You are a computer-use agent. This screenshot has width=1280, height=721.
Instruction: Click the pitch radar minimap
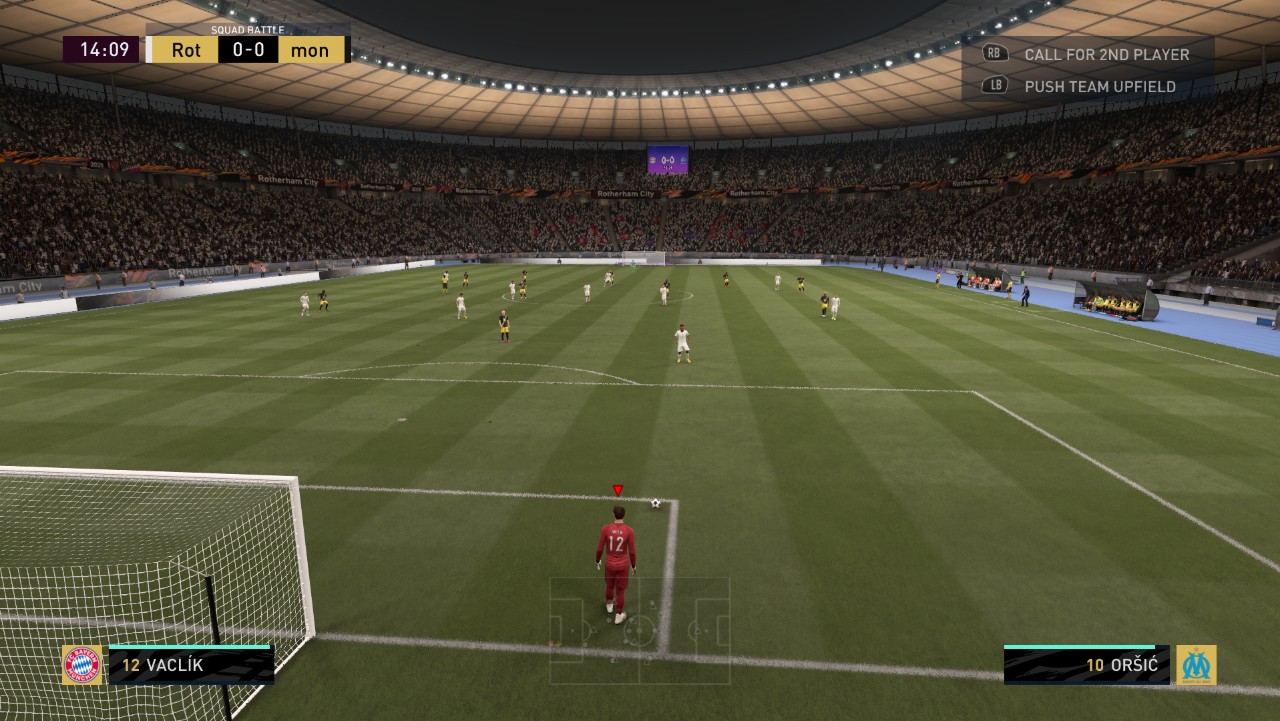[x=639, y=630]
